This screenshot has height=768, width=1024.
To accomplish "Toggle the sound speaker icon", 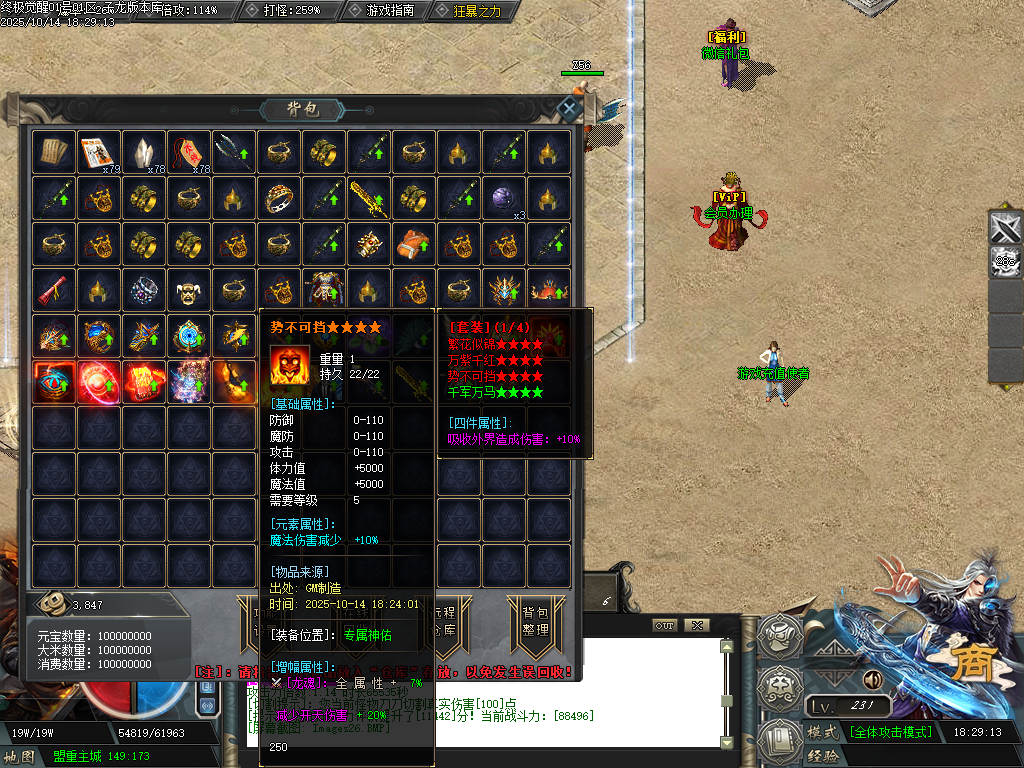I will 874,680.
